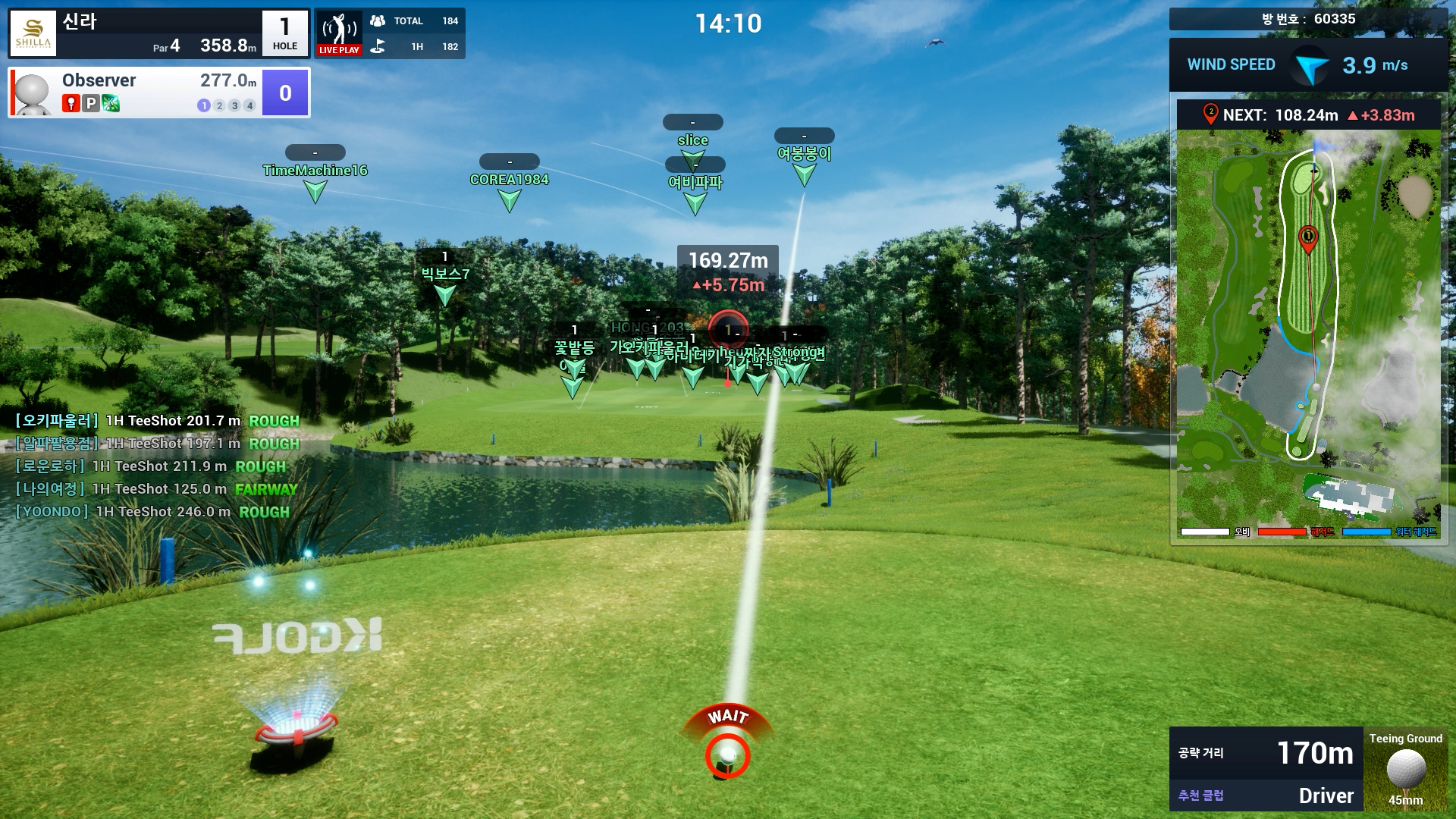Click the Shilla course logo
Screen dimensions: 1456x819
click(x=33, y=33)
